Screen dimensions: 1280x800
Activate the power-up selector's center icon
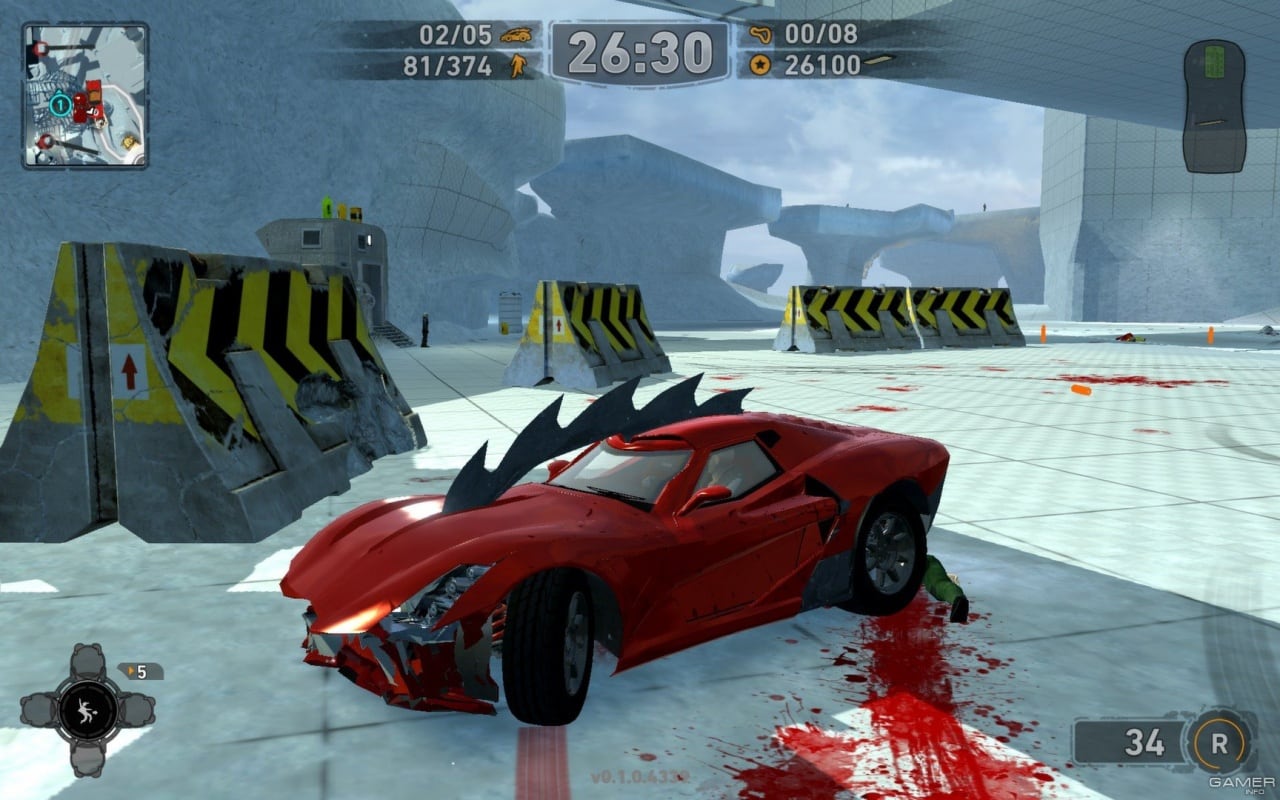point(87,710)
